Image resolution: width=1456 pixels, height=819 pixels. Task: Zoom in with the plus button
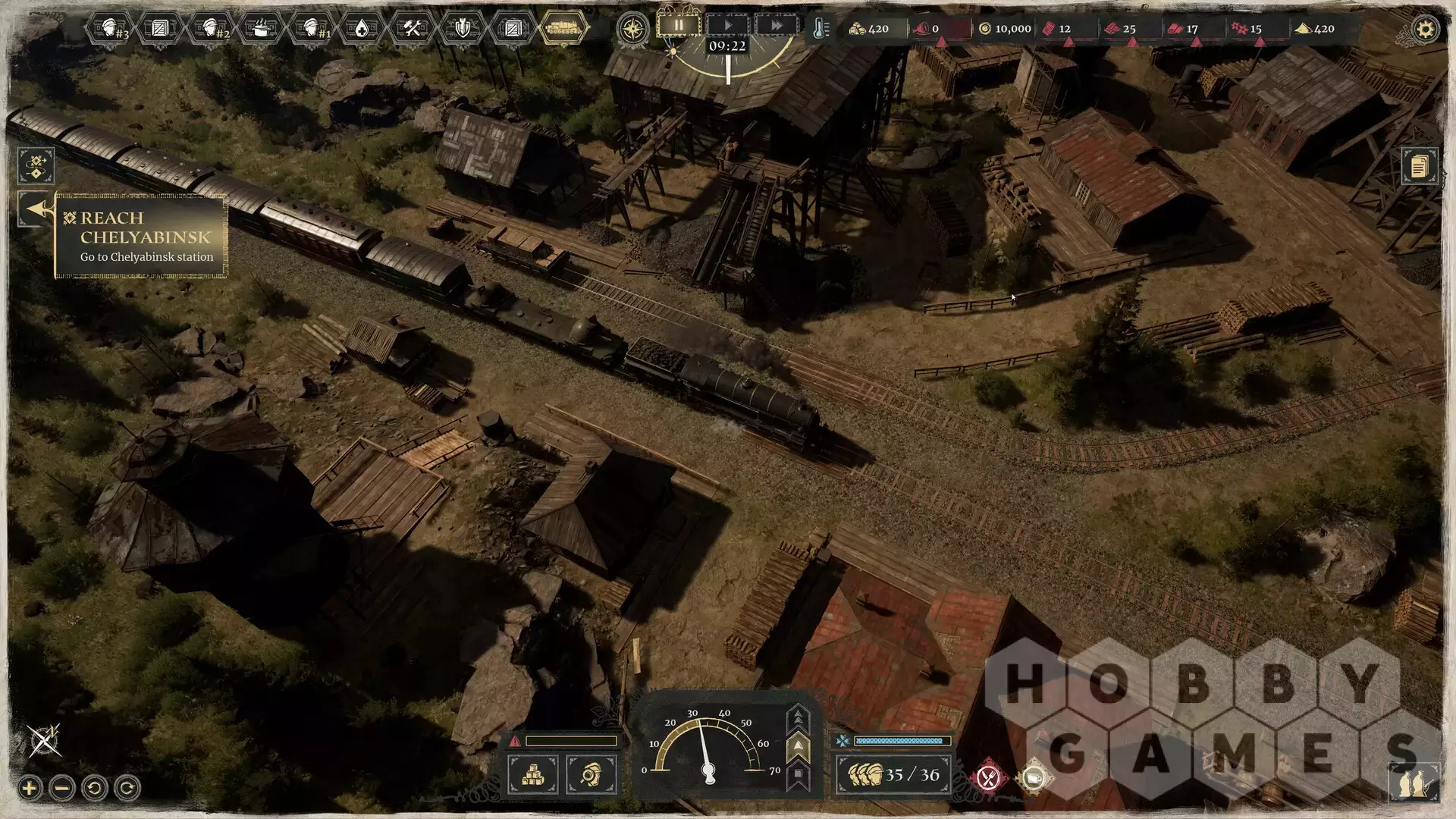tap(30, 788)
